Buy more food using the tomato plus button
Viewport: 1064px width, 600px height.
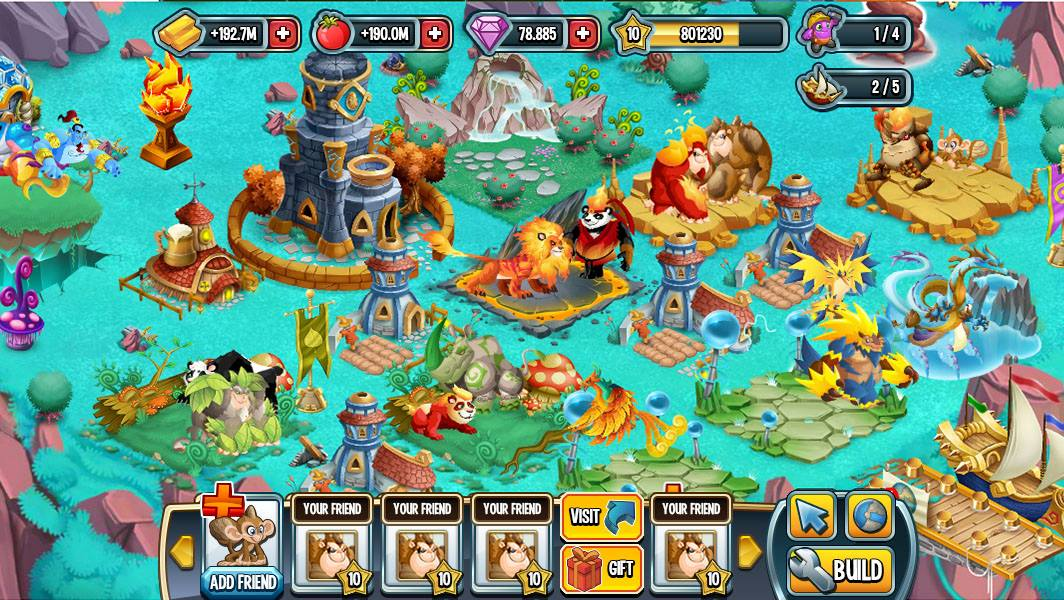[x=434, y=34]
